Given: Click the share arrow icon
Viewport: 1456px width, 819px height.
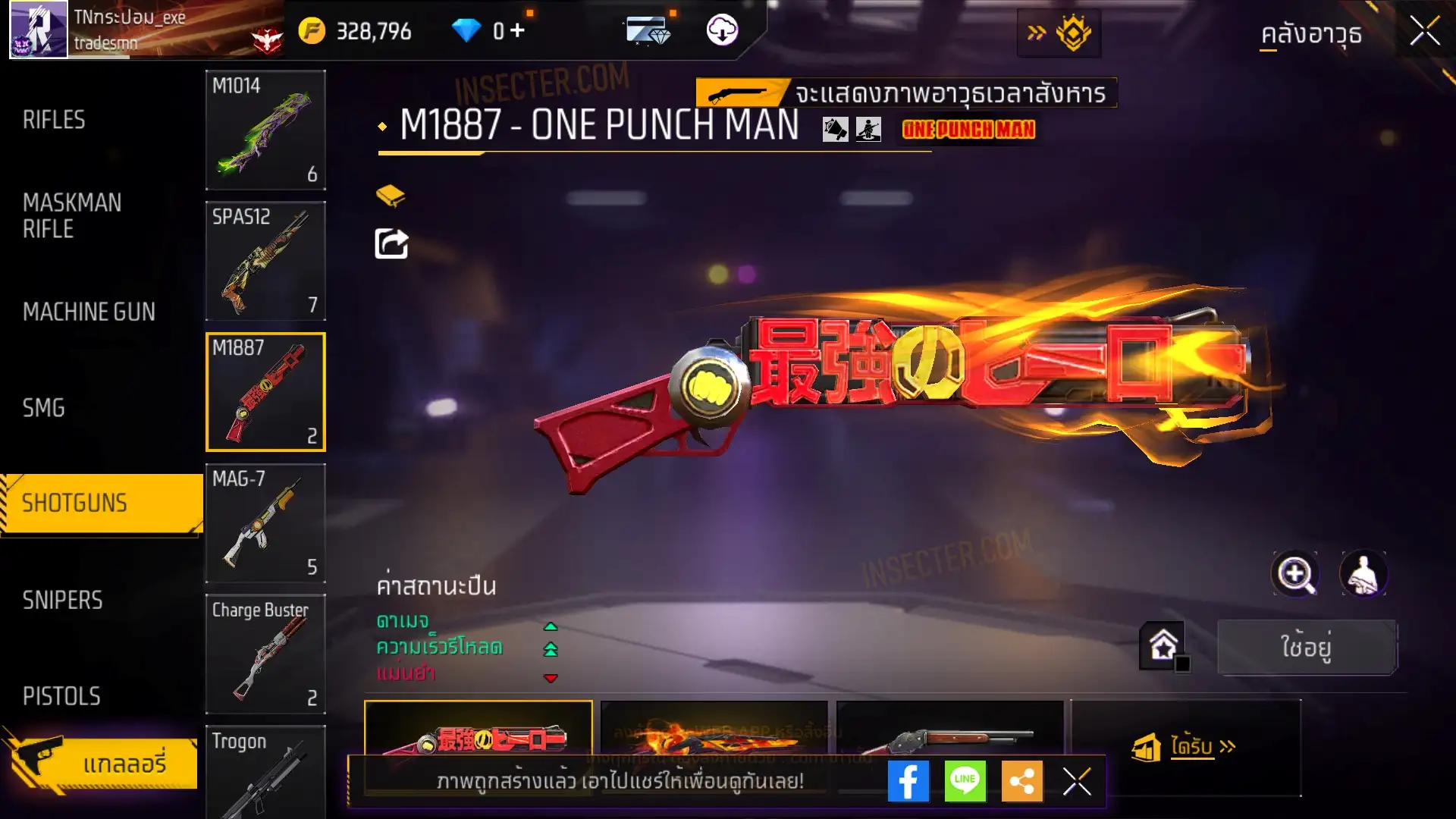Looking at the screenshot, I should pos(391,243).
